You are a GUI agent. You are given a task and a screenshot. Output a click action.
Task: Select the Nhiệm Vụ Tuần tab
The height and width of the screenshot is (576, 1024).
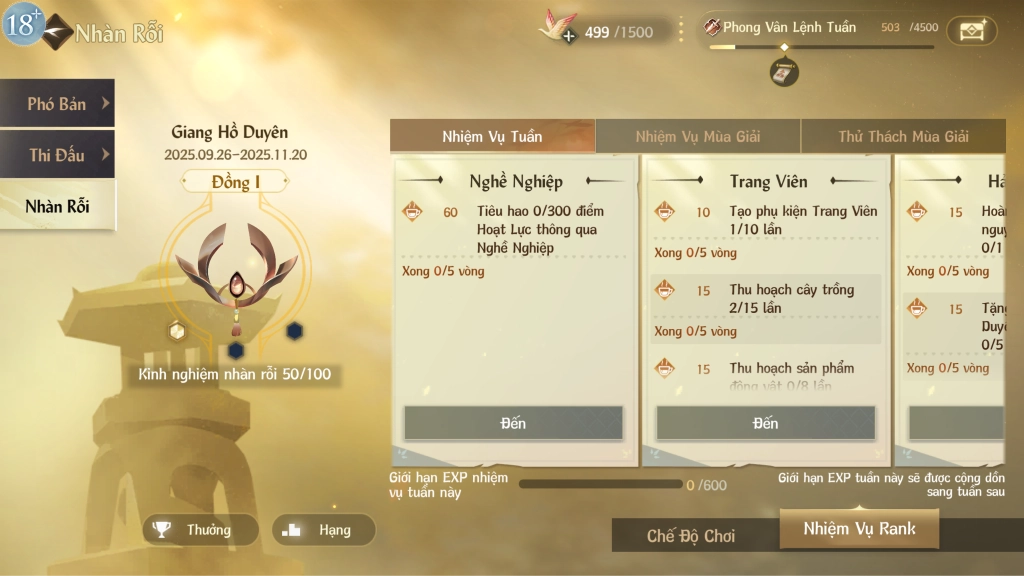click(492, 137)
